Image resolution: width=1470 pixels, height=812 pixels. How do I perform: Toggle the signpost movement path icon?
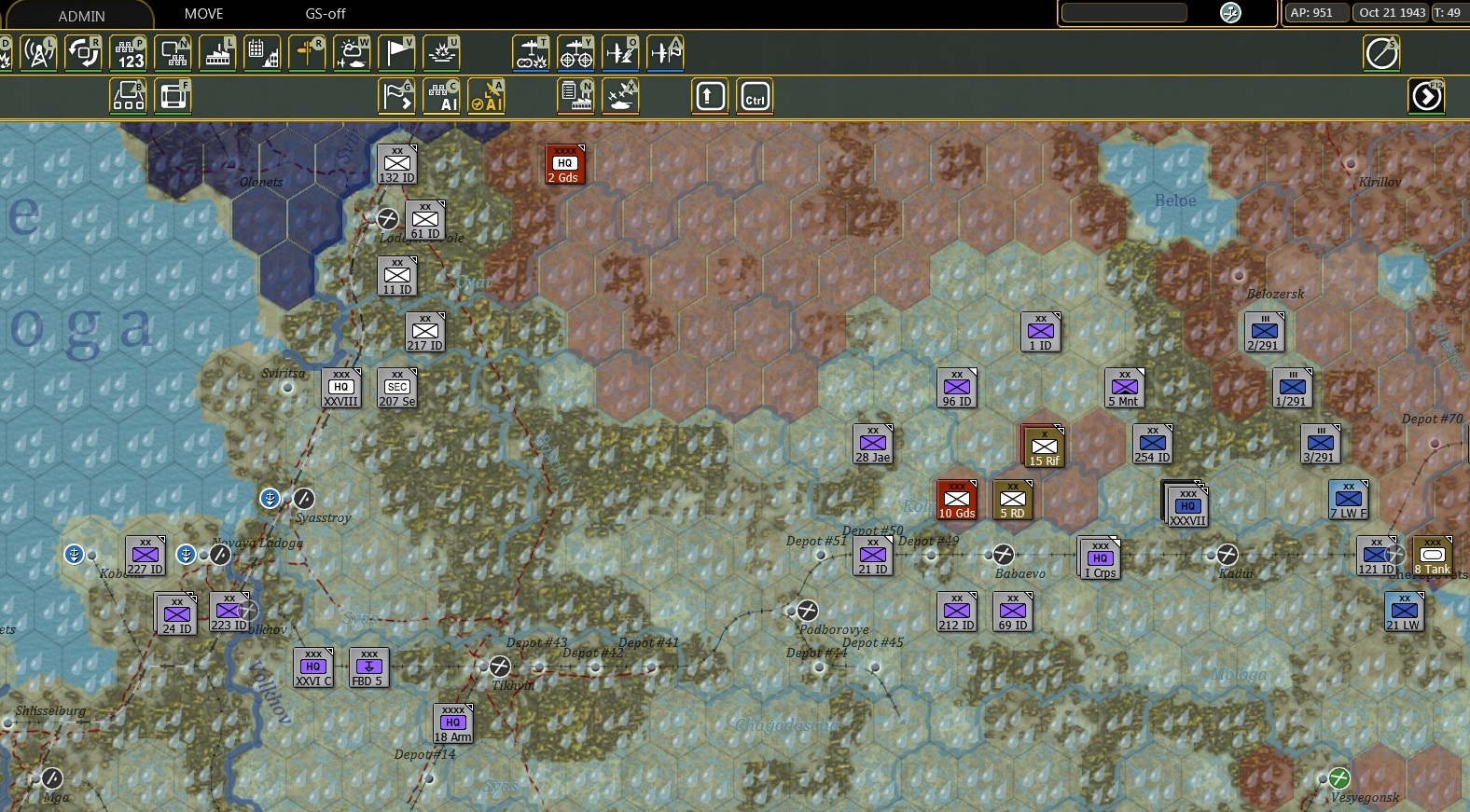click(x=307, y=53)
